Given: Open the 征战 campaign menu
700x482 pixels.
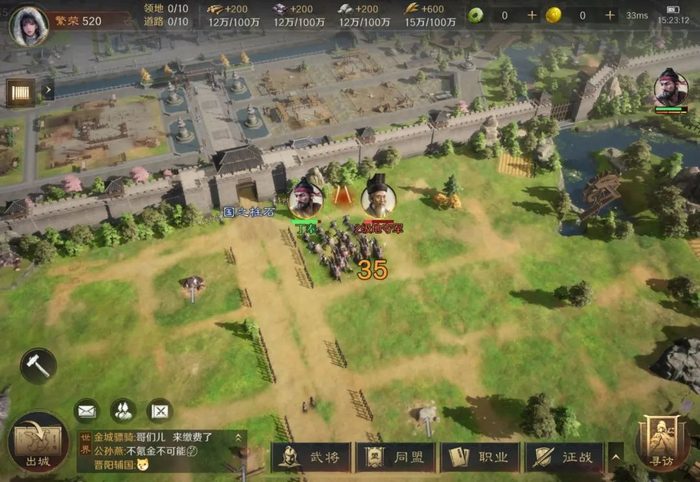Looking at the screenshot, I should (565, 457).
